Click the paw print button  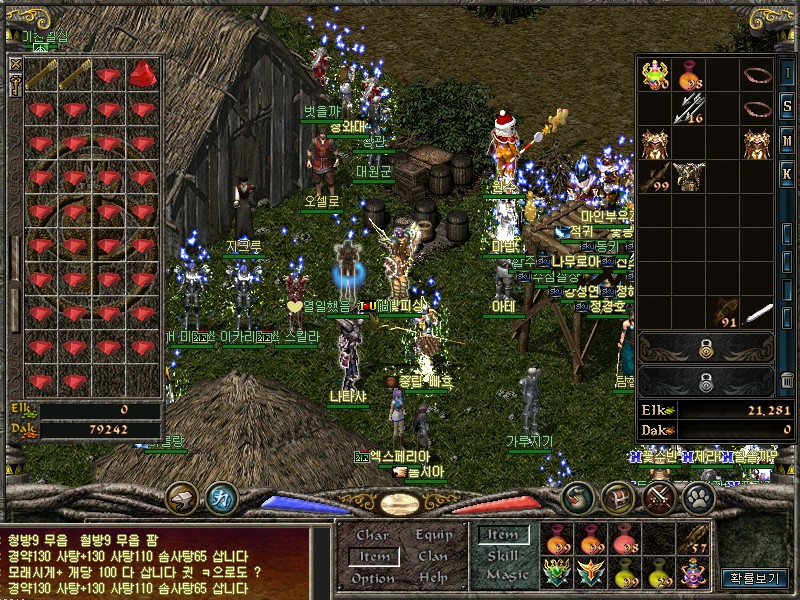pos(697,497)
